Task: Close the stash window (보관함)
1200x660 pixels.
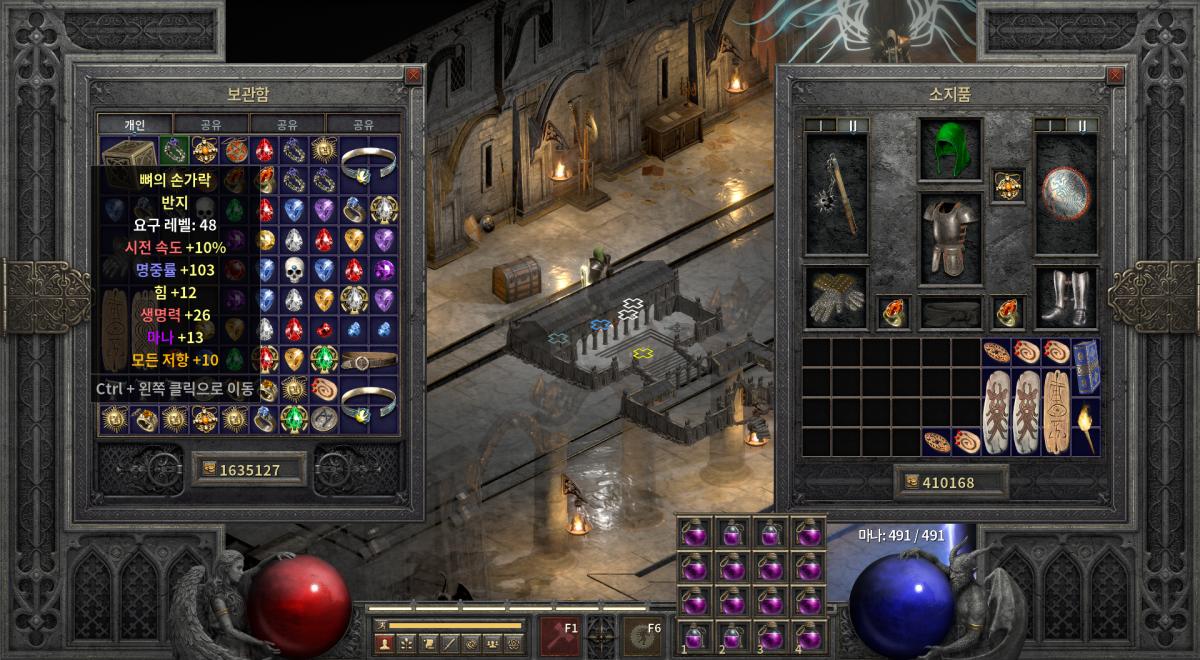Action: point(413,75)
